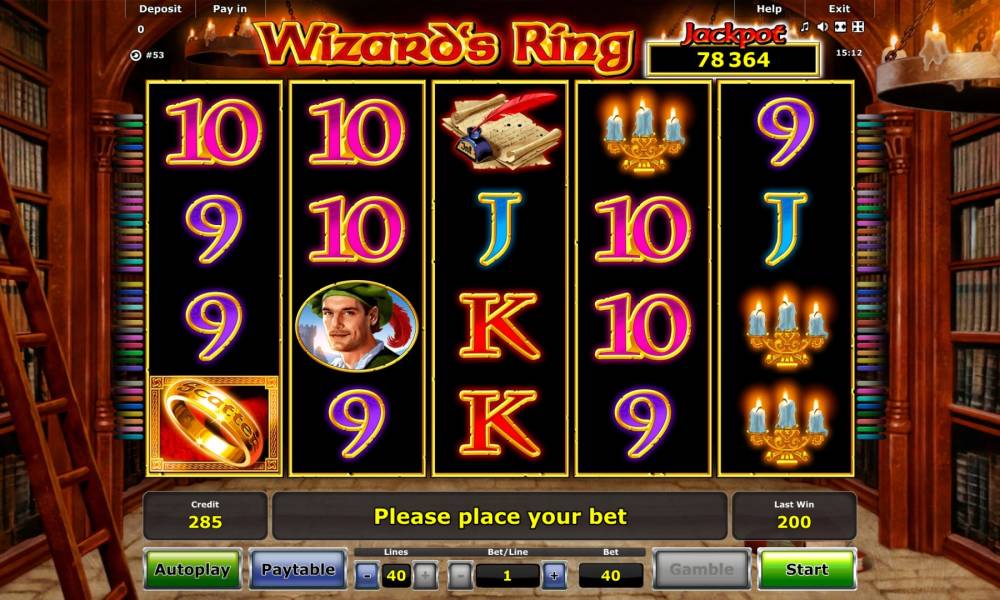Activate Autoplay
Viewport: 1000px width, 600px height.
[192, 569]
